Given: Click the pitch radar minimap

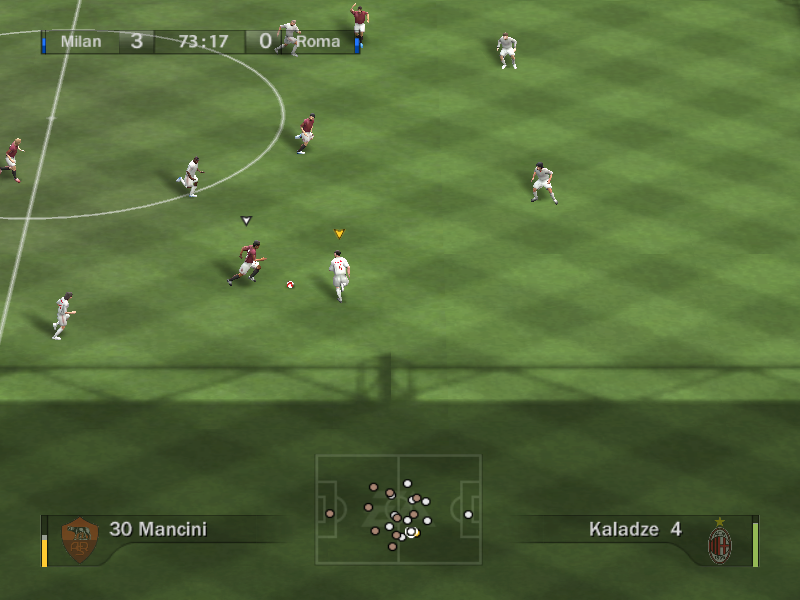Looking at the screenshot, I should 398,509.
